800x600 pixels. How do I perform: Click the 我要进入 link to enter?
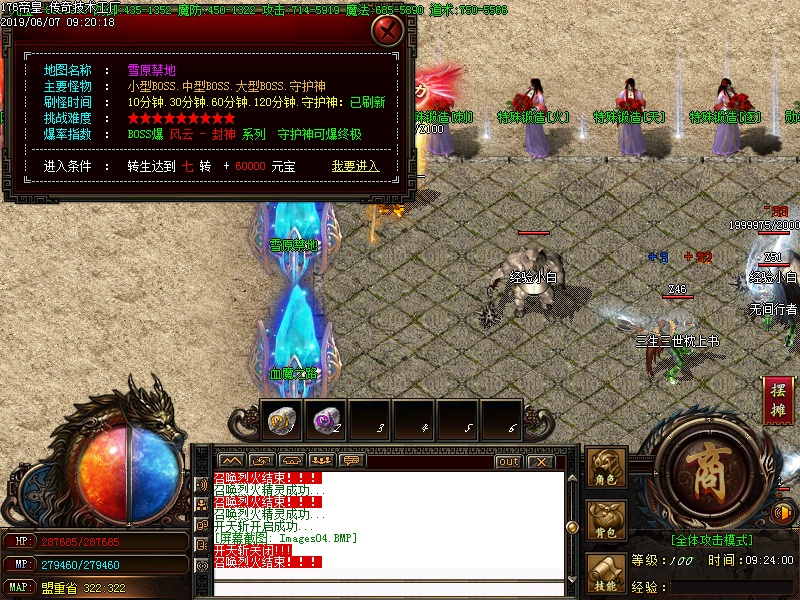pos(356,166)
